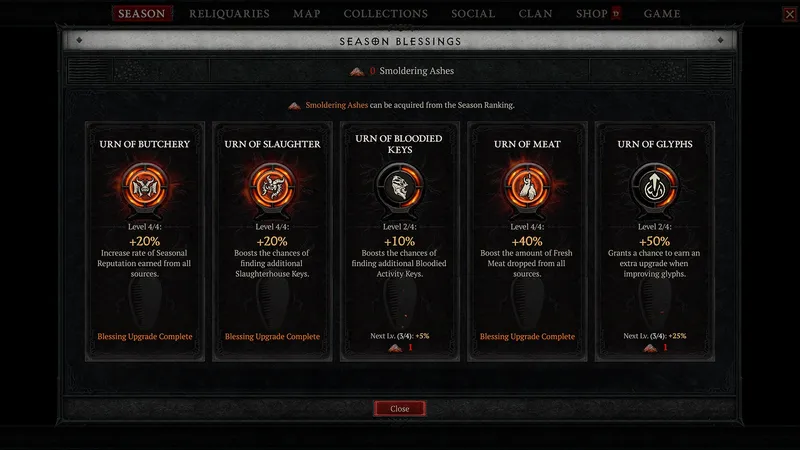Screen dimensions: 800x450
Task: Open the Game tab
Action: pos(662,14)
